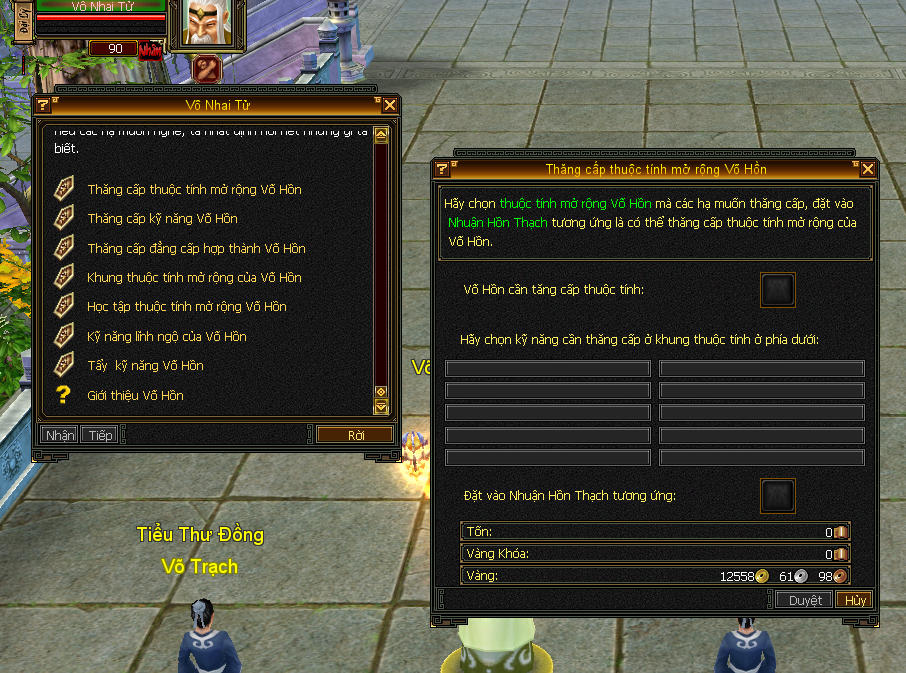Close the Thăng cấp thuộc tính window
The height and width of the screenshot is (673, 906).
(868, 169)
